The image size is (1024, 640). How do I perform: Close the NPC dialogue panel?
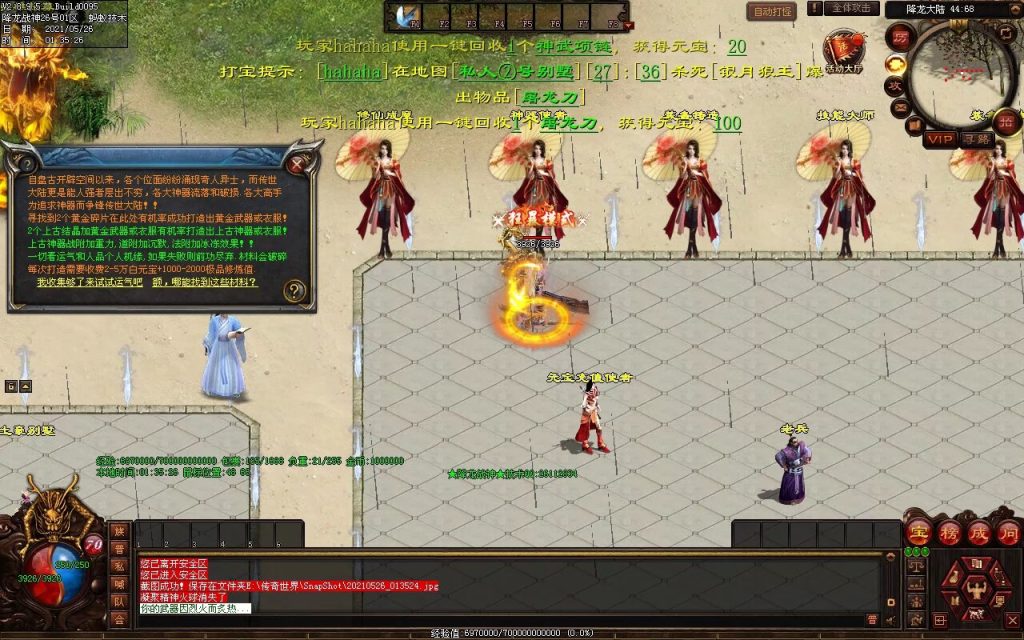pyautogui.click(x=296, y=163)
